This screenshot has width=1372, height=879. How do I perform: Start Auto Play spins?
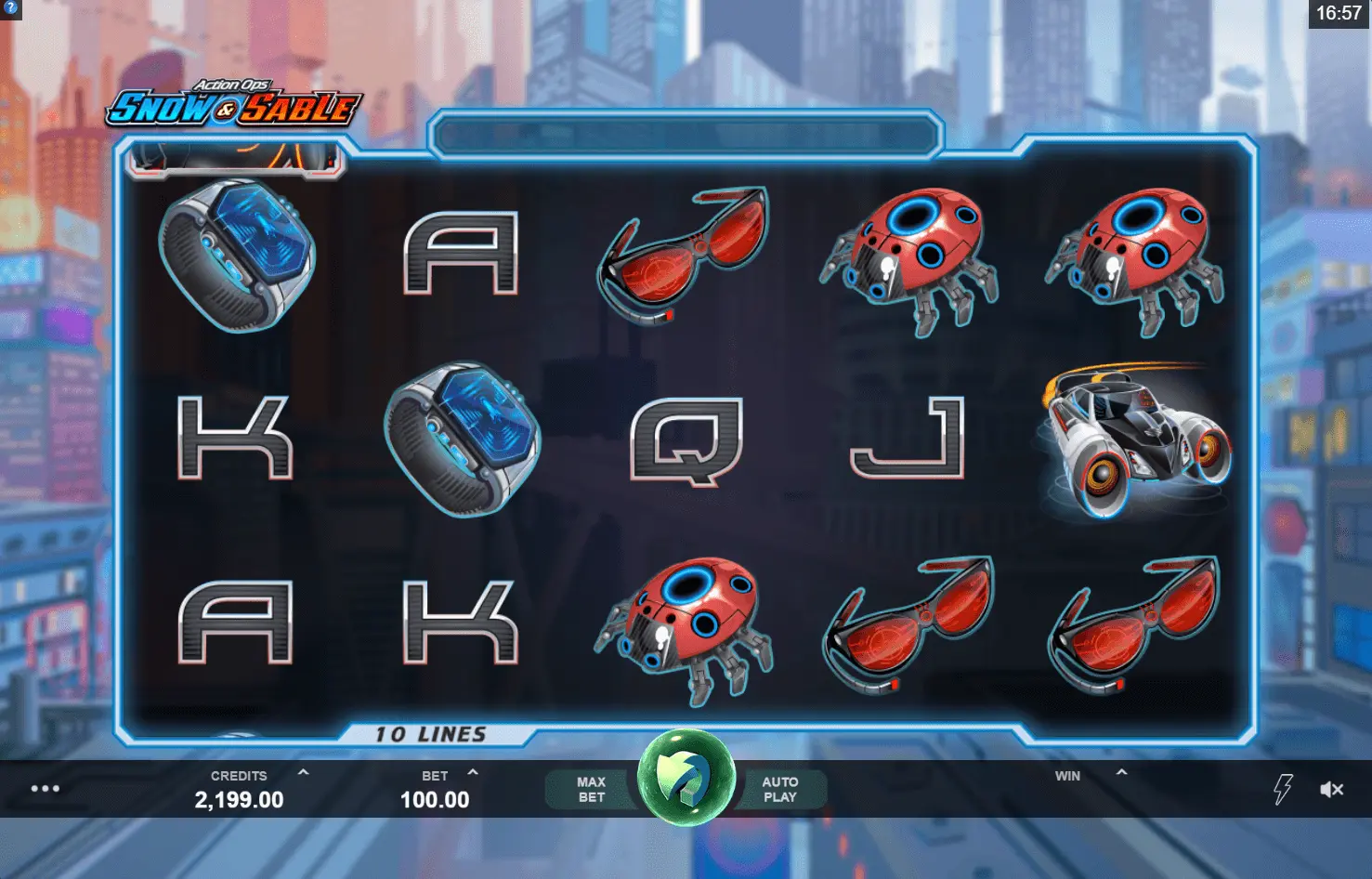coord(780,789)
